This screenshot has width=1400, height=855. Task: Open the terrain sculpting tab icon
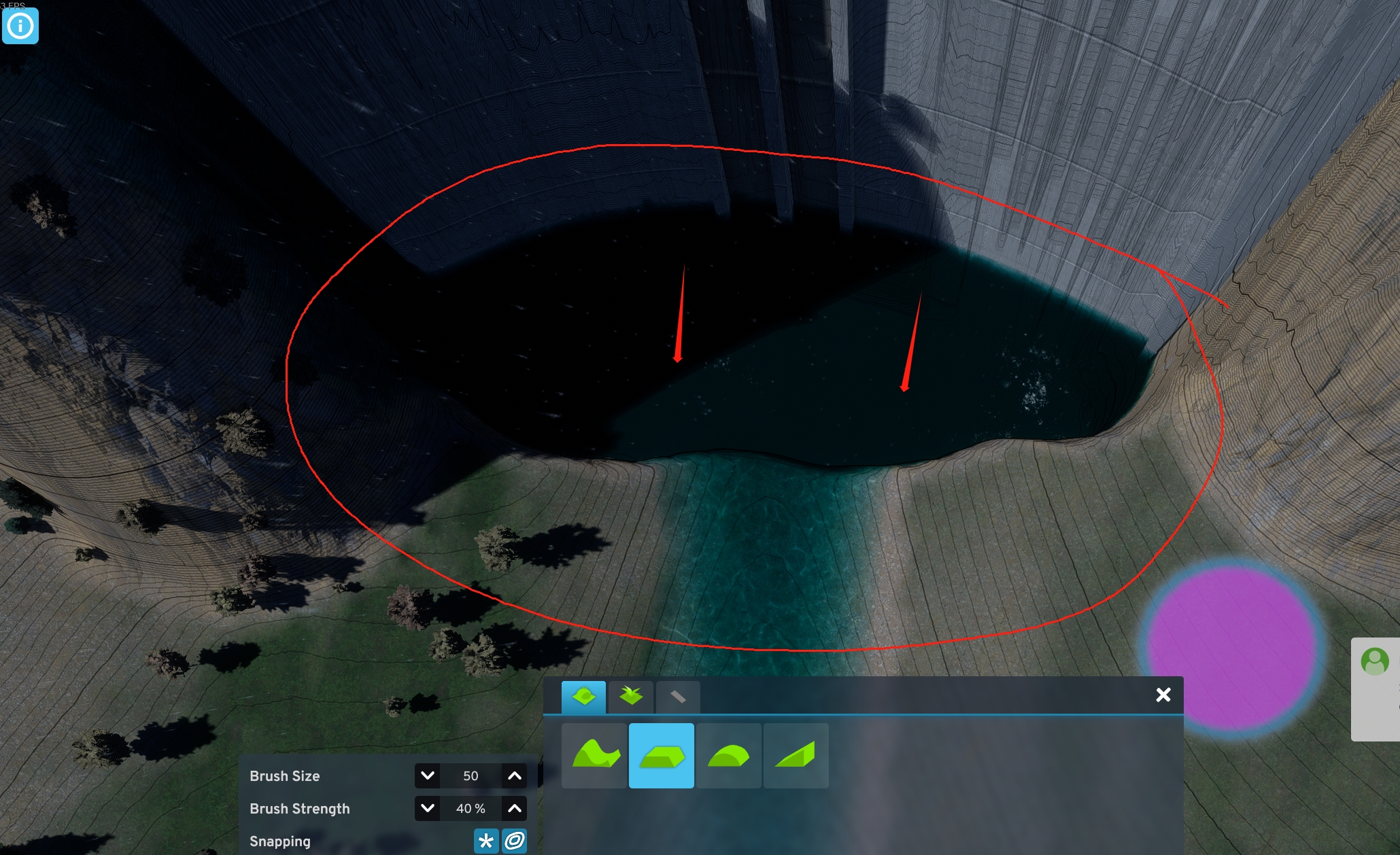[583, 696]
